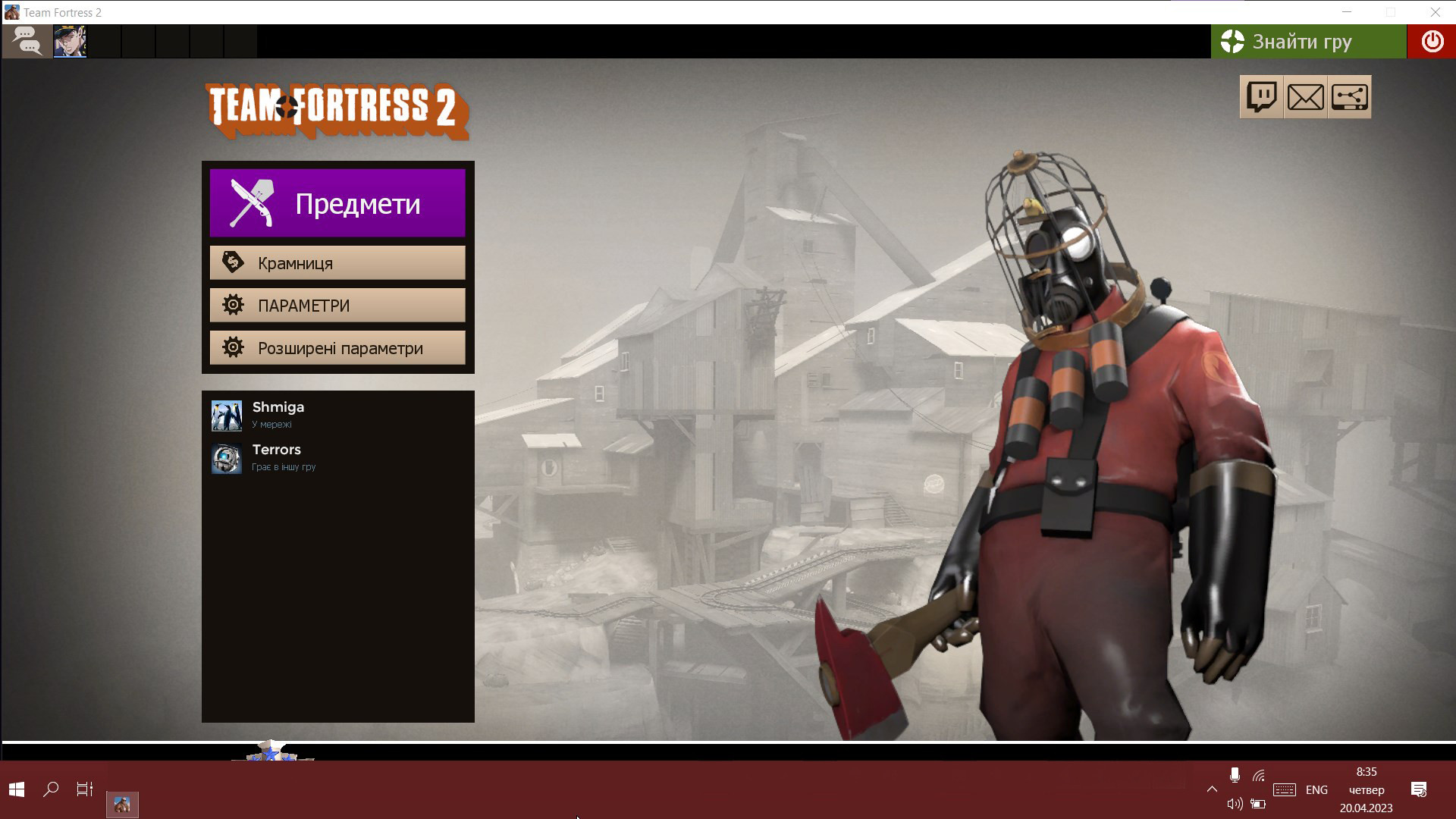1456x819 pixels.
Task: Click the price tag icon next to Крамниця
Action: click(234, 262)
